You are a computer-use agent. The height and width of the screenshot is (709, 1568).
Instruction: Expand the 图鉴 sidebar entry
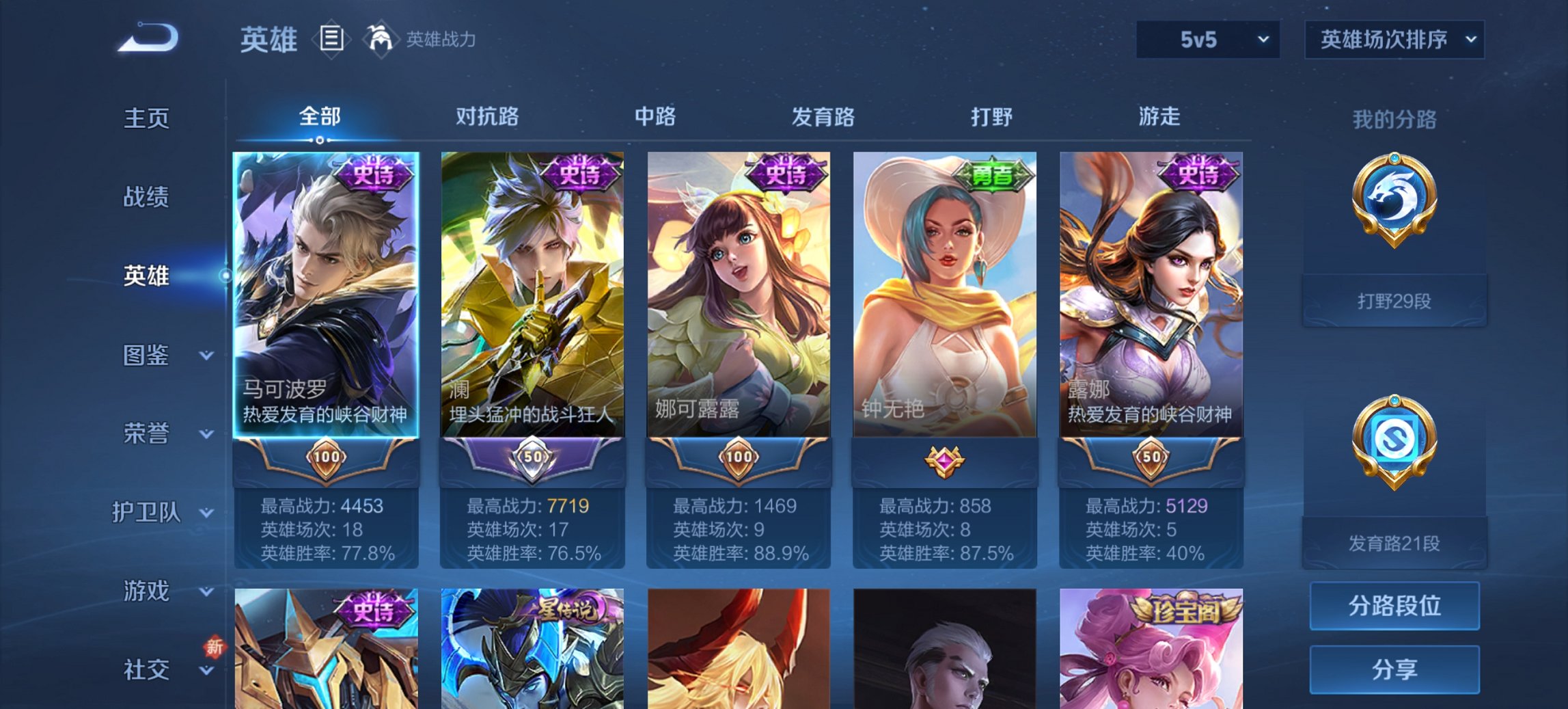[146, 356]
